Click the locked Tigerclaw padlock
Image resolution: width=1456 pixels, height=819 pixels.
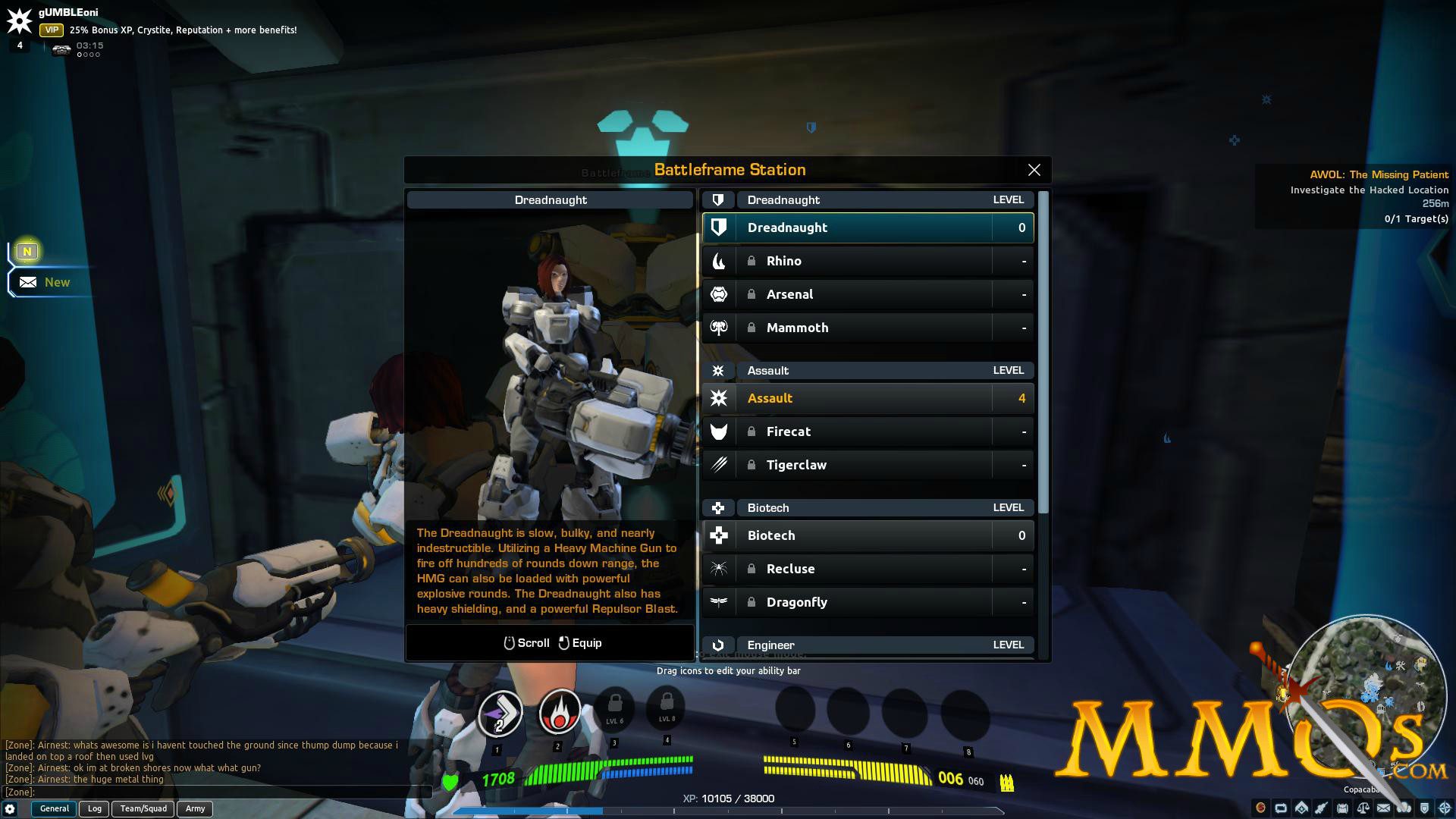tap(752, 465)
